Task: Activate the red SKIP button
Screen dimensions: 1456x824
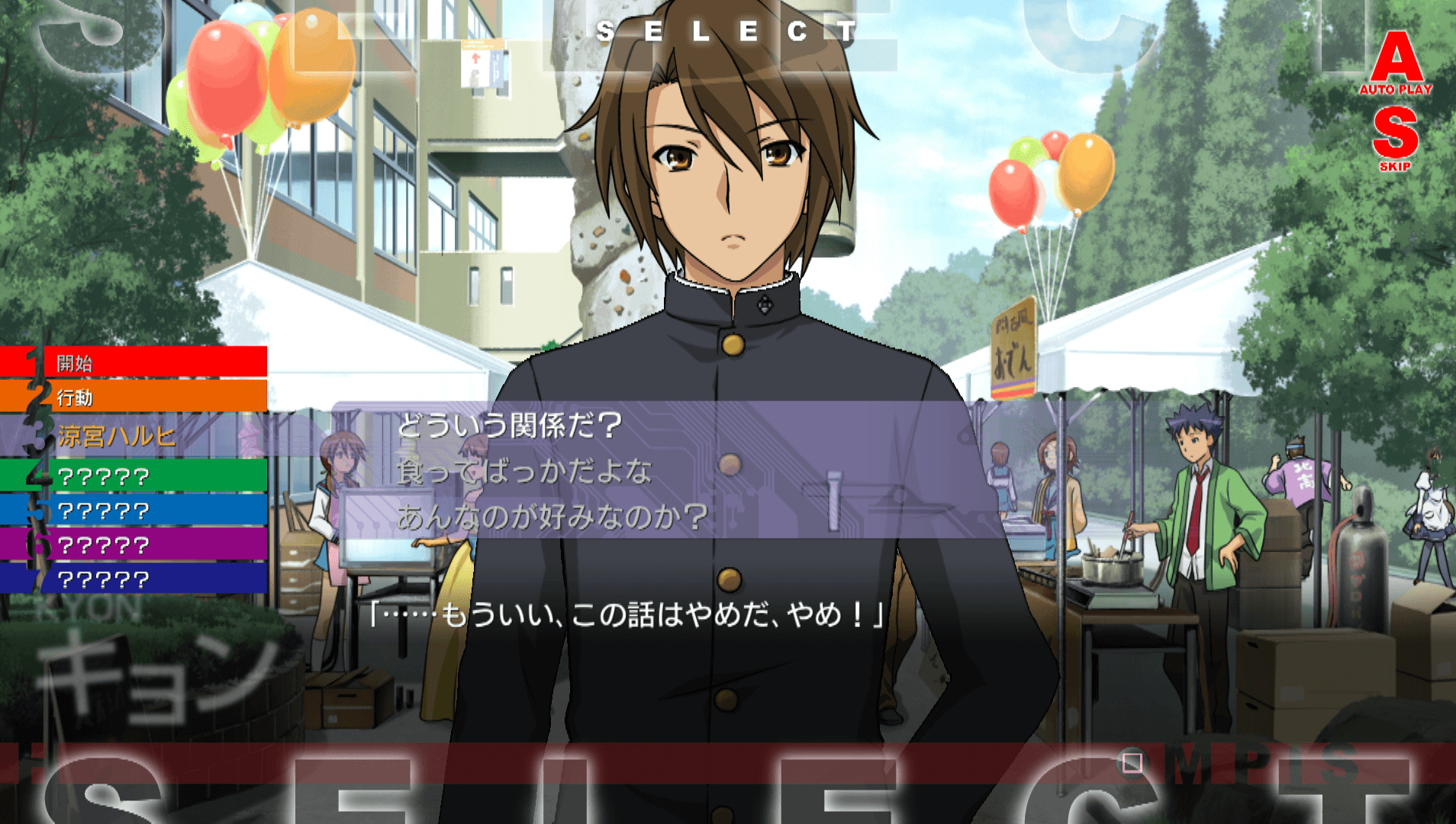Action: pyautogui.click(x=1395, y=137)
